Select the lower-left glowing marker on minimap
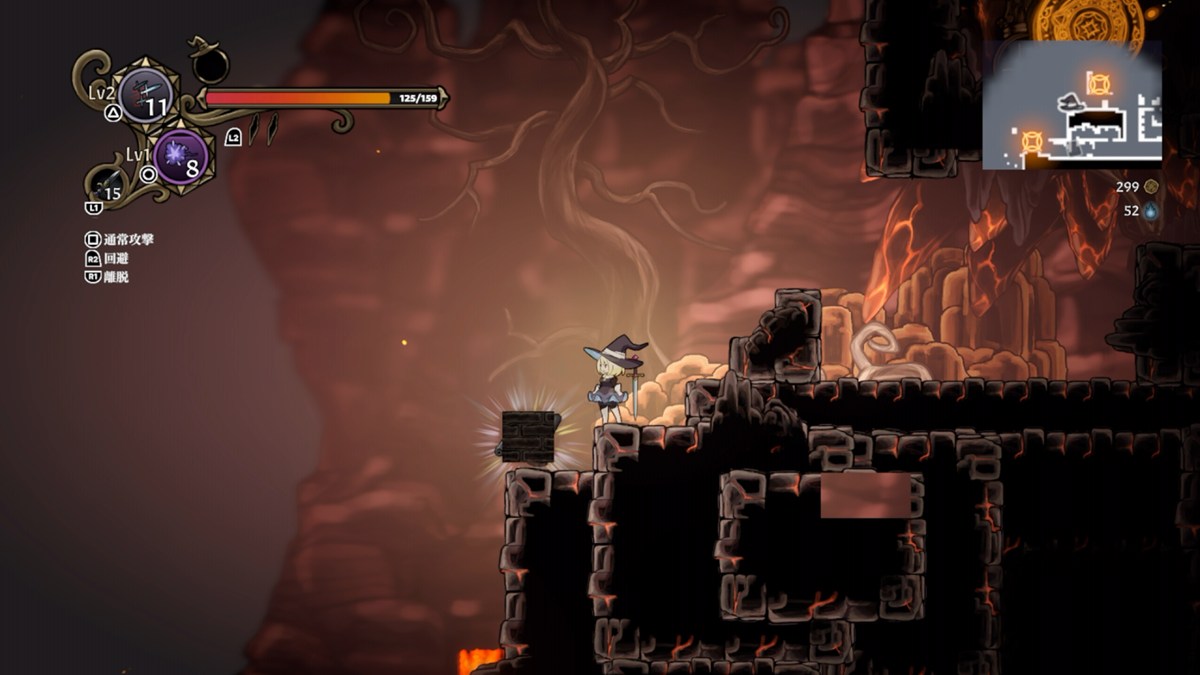Image resolution: width=1200 pixels, height=675 pixels. click(x=1032, y=142)
